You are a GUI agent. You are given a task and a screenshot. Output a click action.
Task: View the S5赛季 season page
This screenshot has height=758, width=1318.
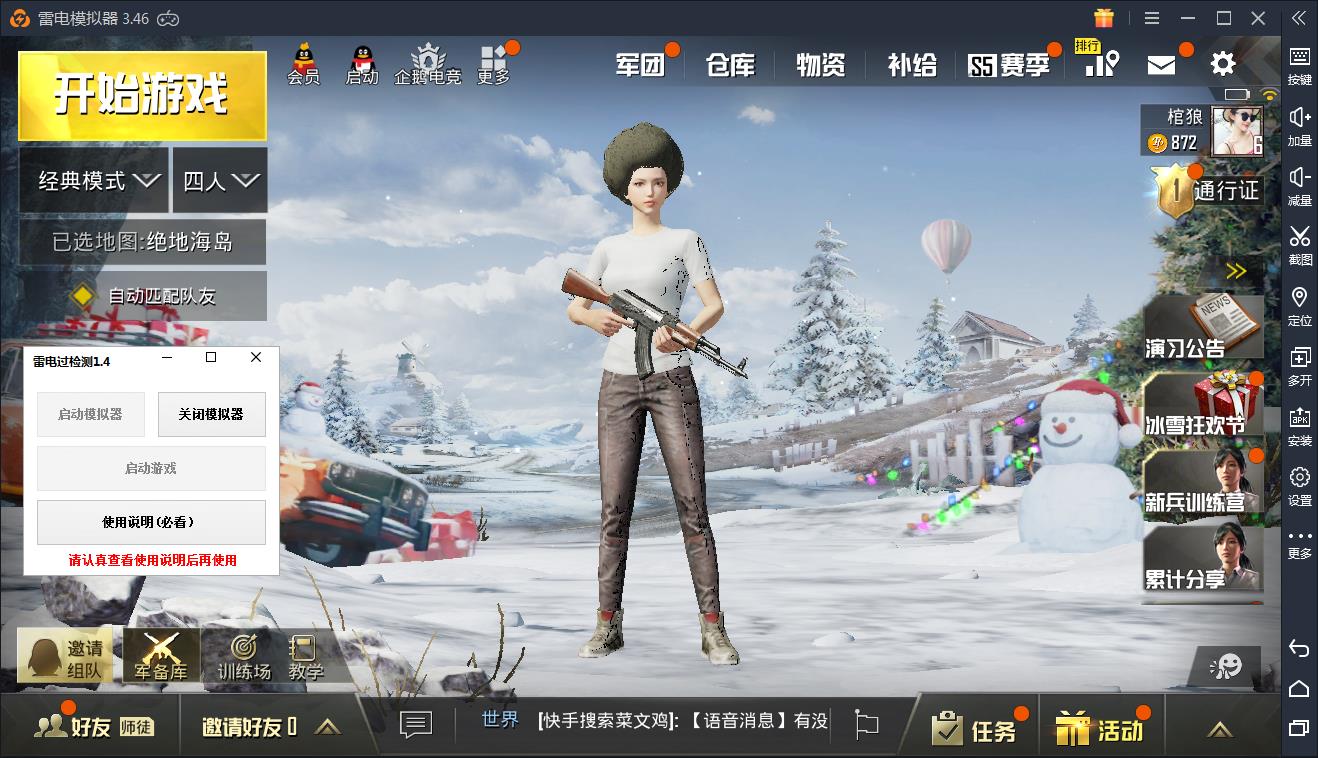(1009, 66)
